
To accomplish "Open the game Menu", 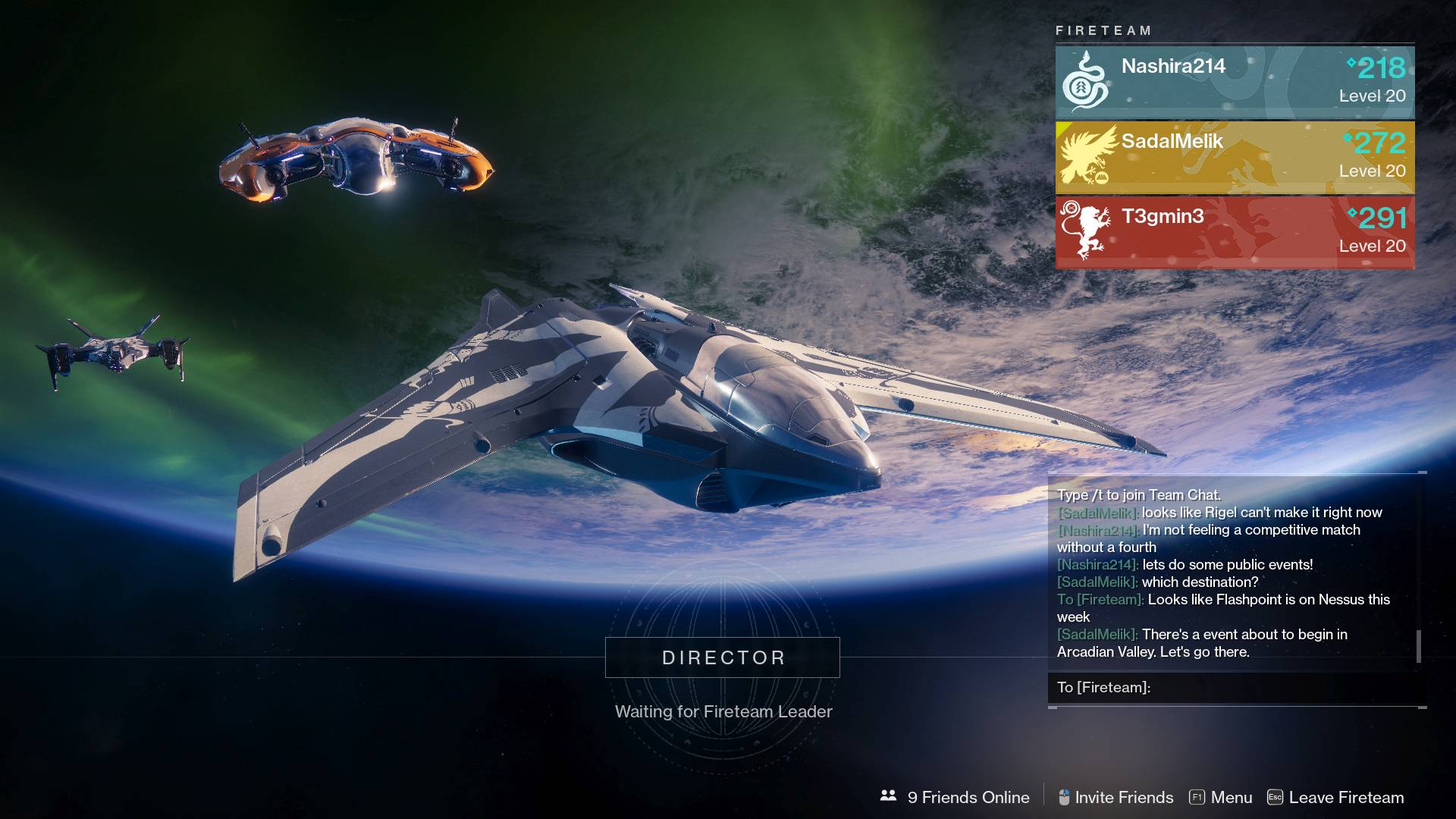I will pos(1221,797).
